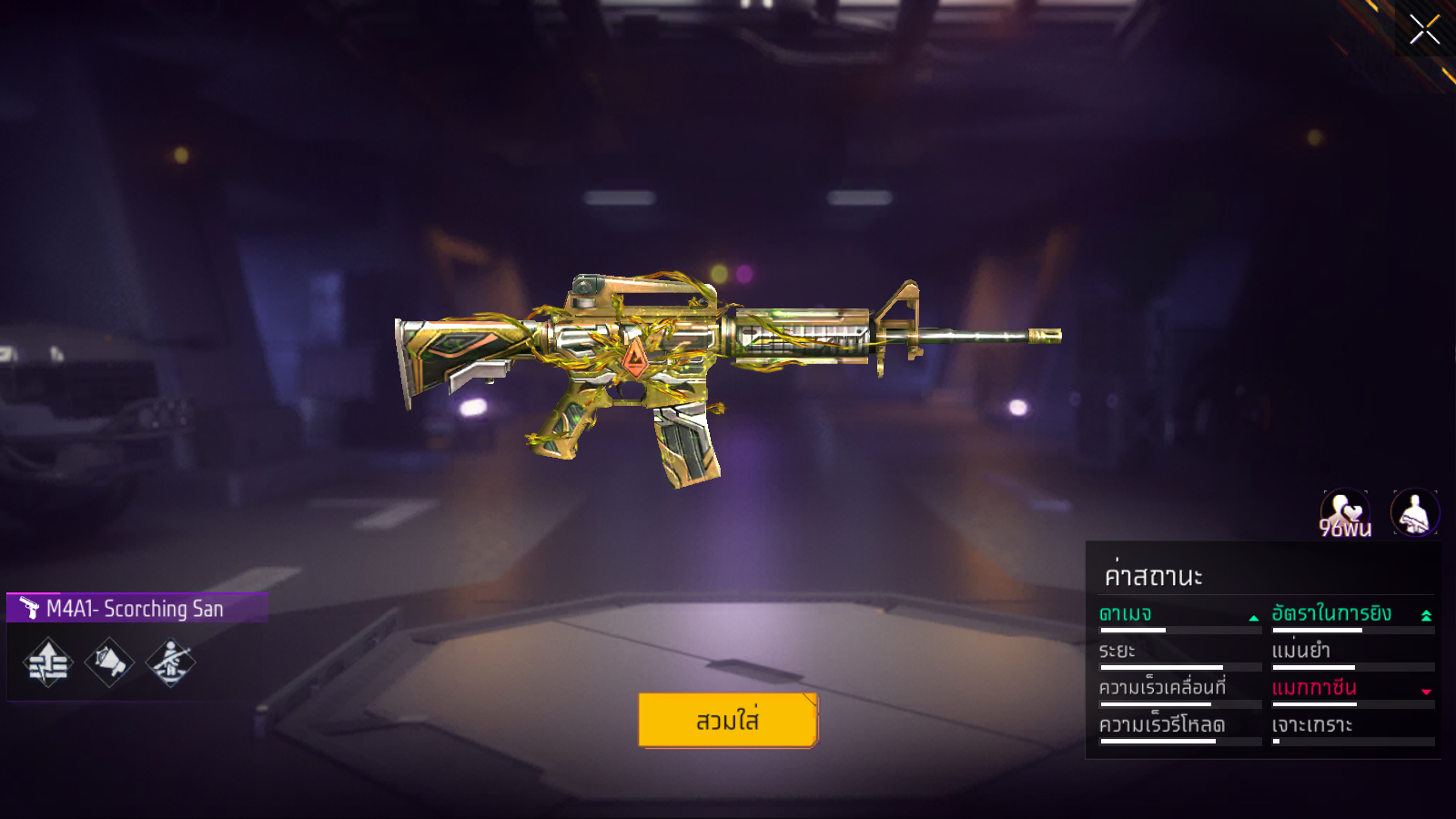Close the weapon preview screen
Screen dimensions: 1456x819
click(1424, 29)
